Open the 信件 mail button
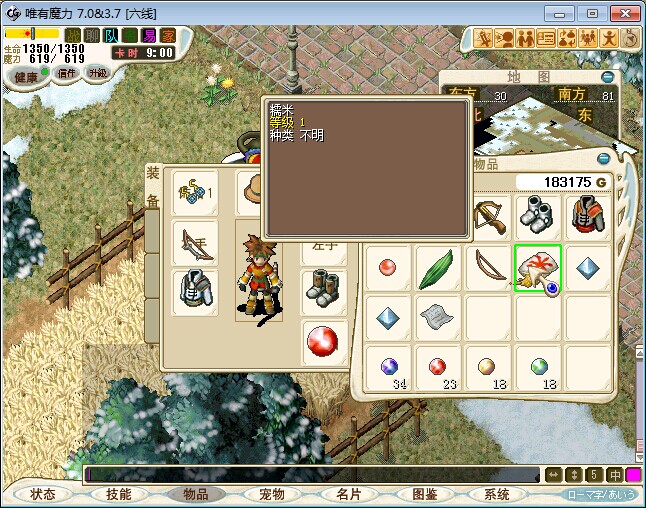 (x=67, y=74)
